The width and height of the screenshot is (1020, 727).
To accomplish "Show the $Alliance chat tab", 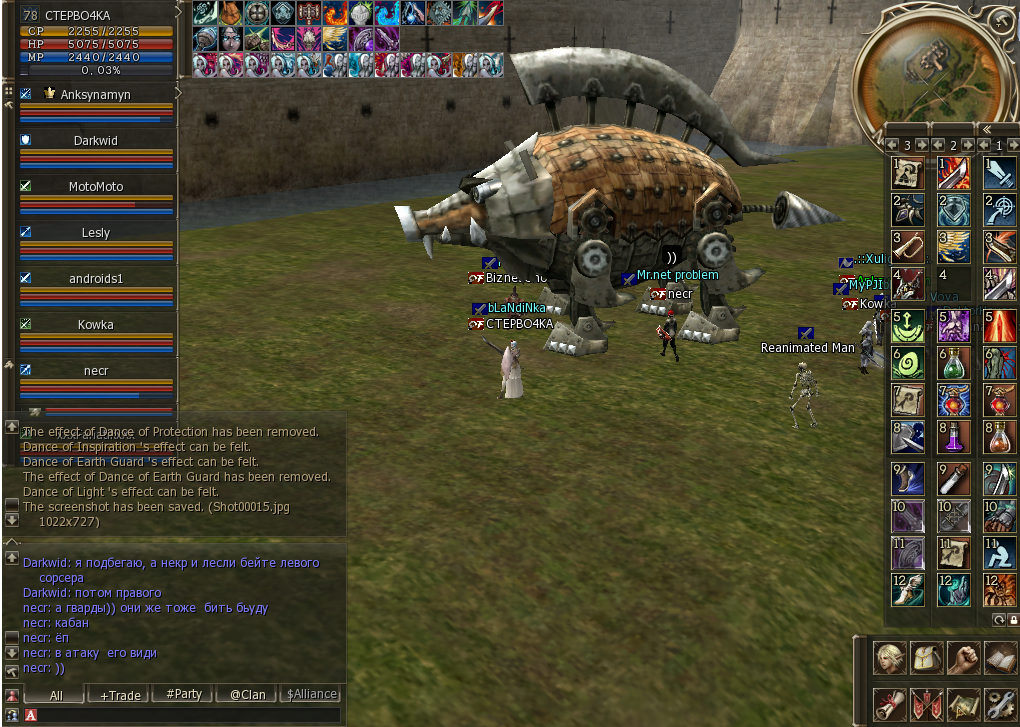I will (x=311, y=694).
